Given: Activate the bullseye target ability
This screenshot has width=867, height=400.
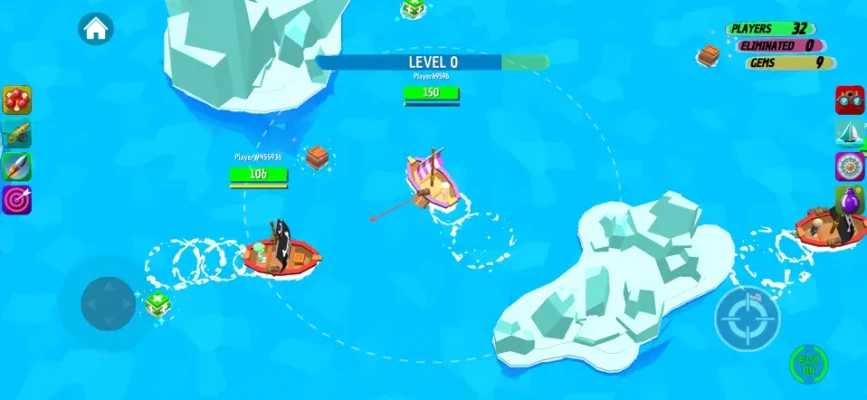Looking at the screenshot, I should 17,200.
